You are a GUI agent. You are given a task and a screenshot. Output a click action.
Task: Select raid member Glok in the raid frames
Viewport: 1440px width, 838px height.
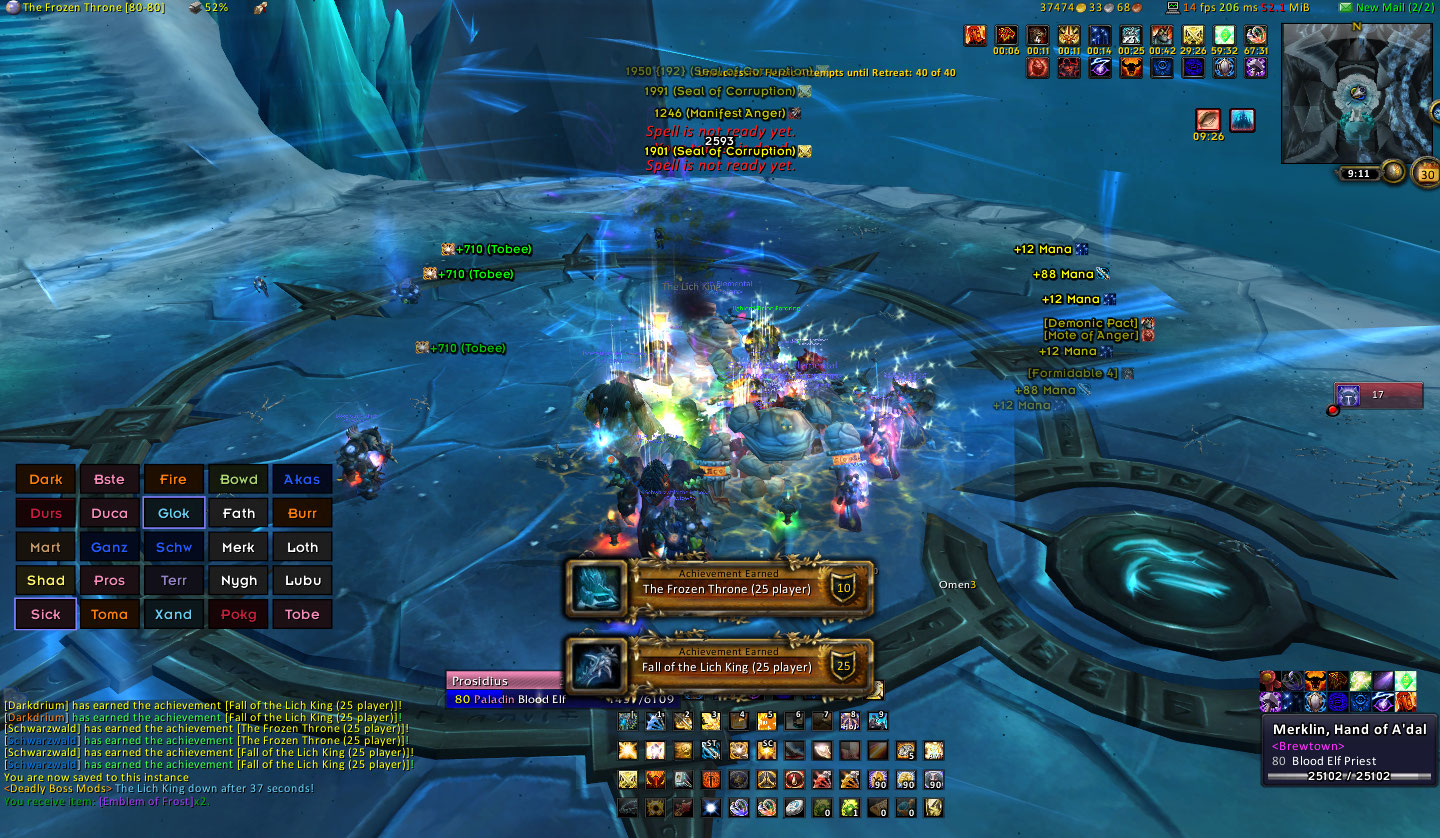tap(174, 513)
